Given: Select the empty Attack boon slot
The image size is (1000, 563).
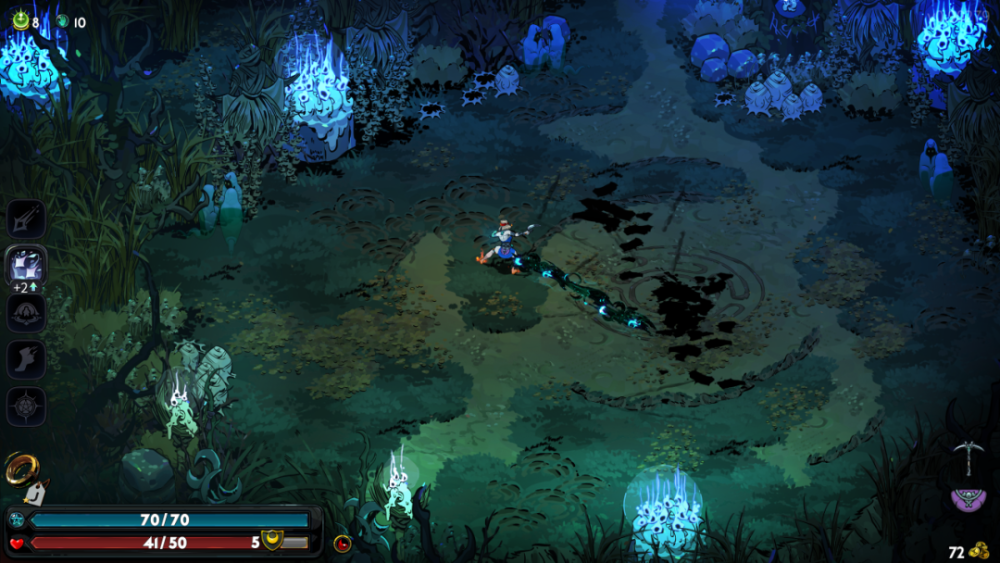Looking at the screenshot, I should coord(26,219).
